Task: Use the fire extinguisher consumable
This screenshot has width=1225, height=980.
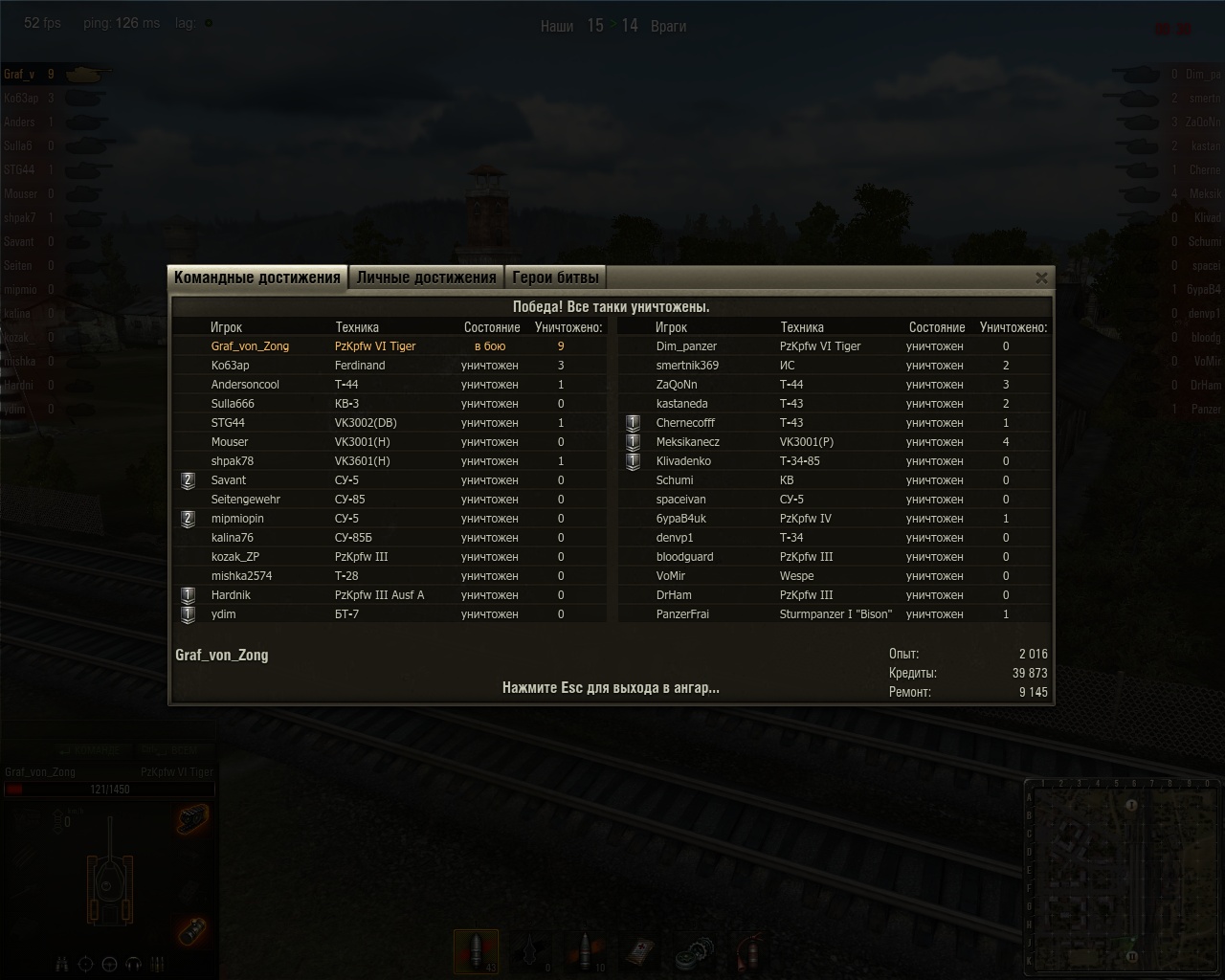Action: 749,953
